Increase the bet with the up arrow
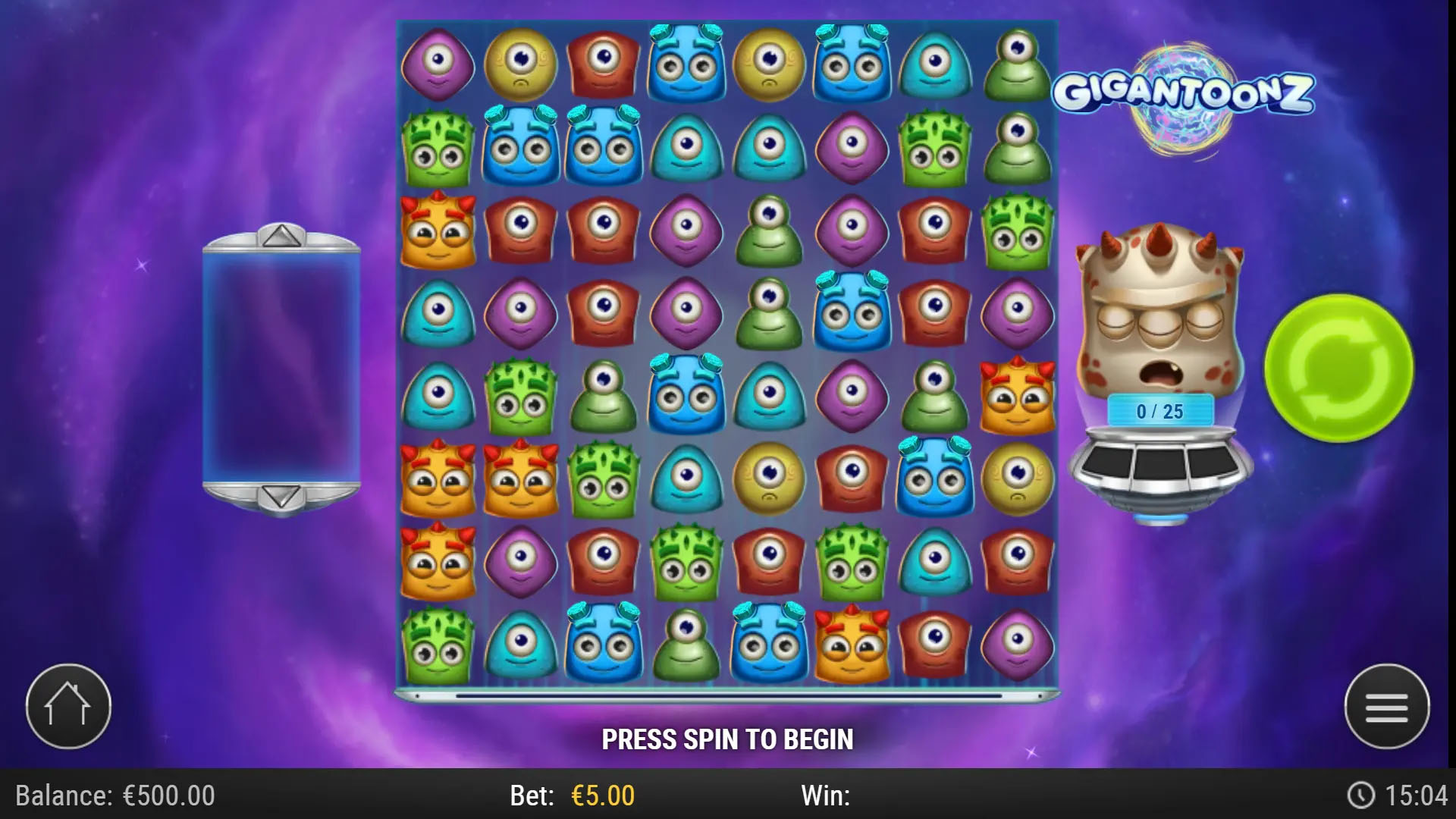This screenshot has width=1456, height=819. click(x=281, y=237)
